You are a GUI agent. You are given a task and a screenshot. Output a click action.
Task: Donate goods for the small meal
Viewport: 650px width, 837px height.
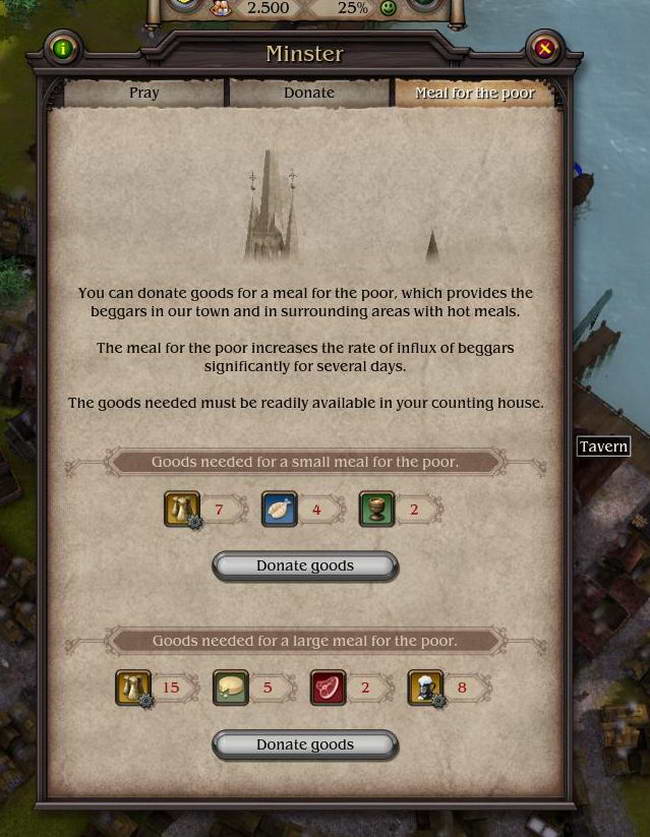(x=305, y=566)
